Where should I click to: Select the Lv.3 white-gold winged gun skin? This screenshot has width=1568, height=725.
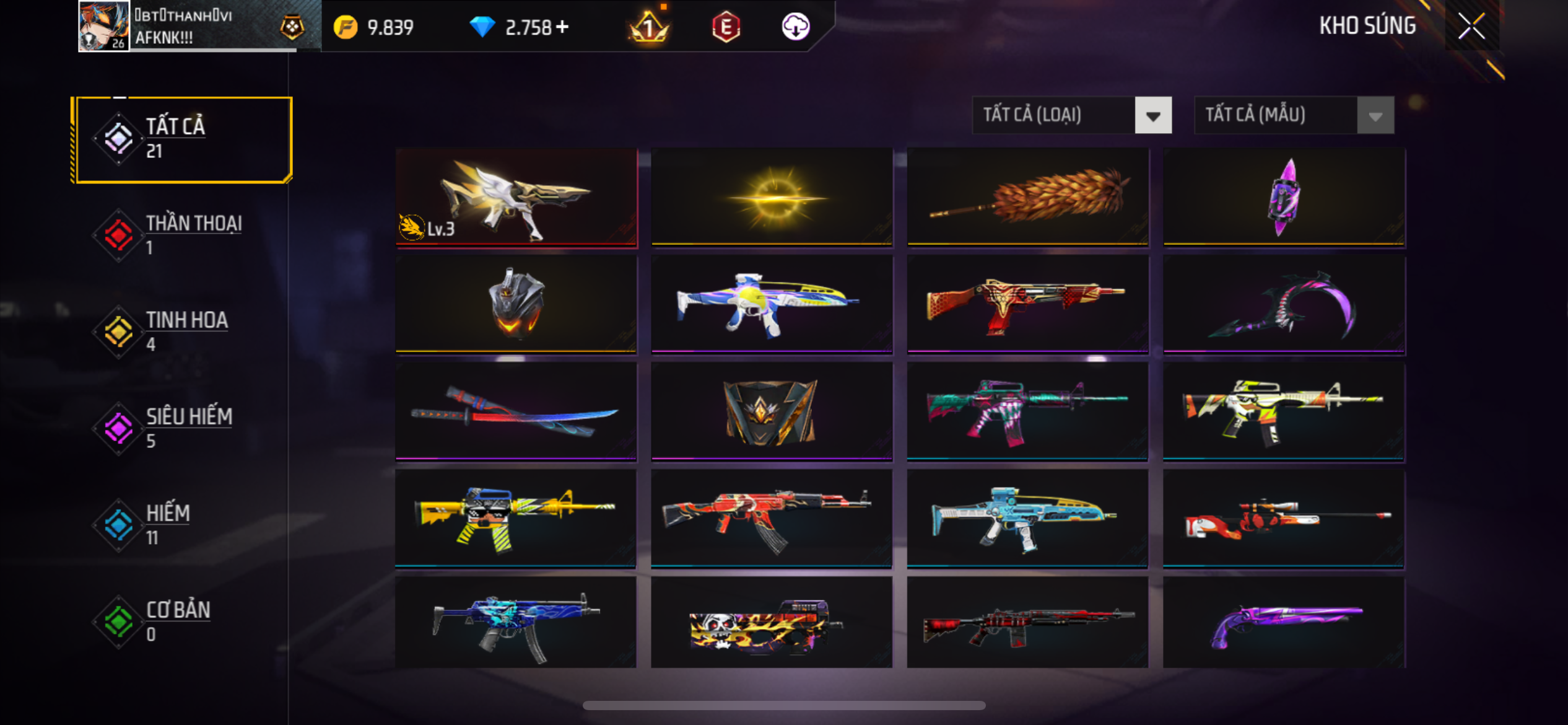516,198
